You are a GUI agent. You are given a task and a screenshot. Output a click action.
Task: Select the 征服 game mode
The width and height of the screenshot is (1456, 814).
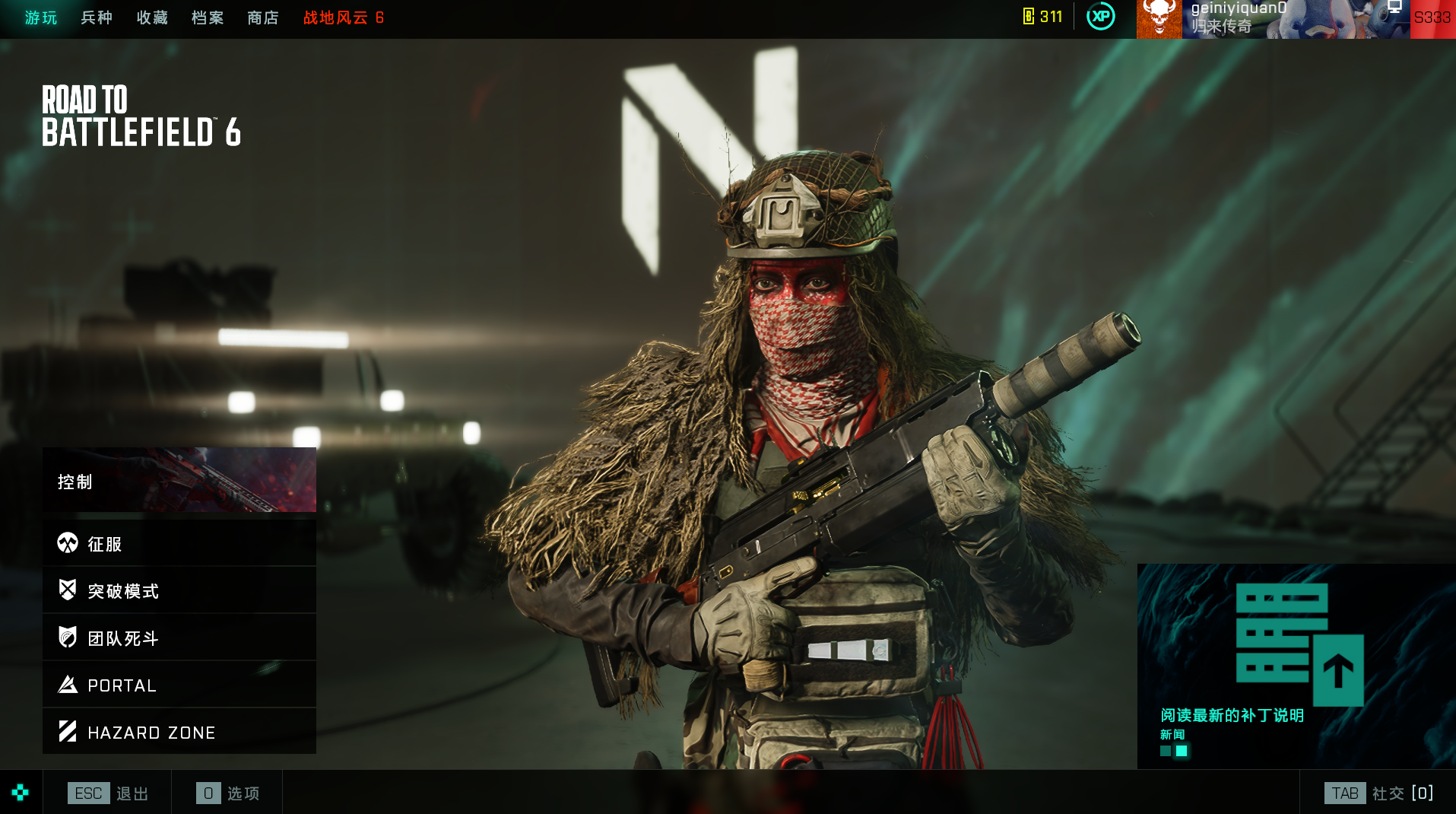click(179, 543)
